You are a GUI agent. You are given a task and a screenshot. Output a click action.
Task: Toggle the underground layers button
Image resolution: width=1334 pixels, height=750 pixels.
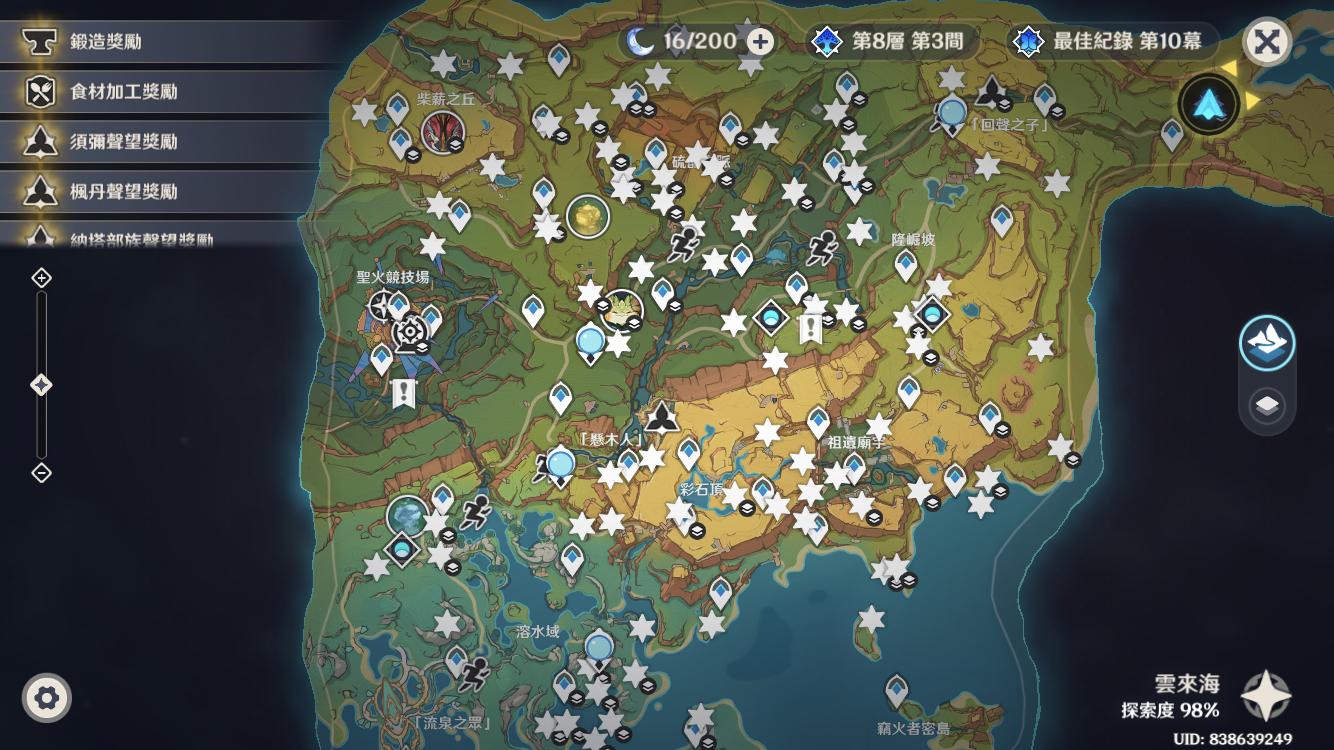1267,406
